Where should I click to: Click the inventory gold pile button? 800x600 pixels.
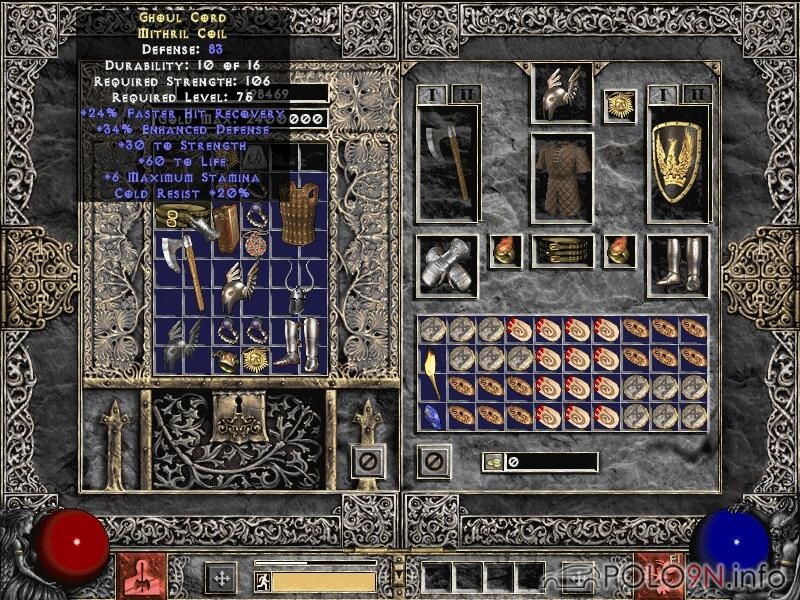pos(493,461)
